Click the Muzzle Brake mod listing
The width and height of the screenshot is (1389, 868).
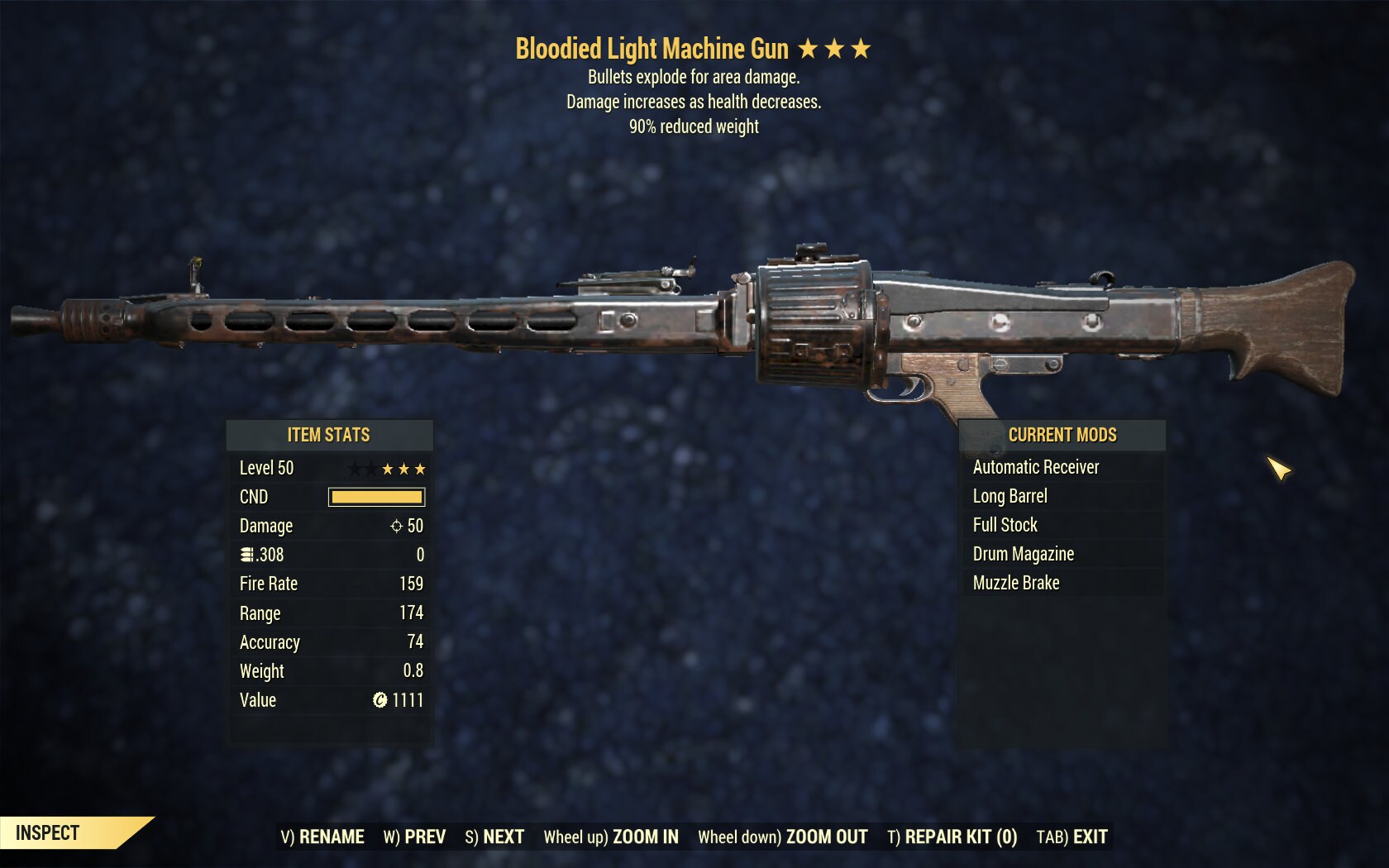[x=1017, y=583]
